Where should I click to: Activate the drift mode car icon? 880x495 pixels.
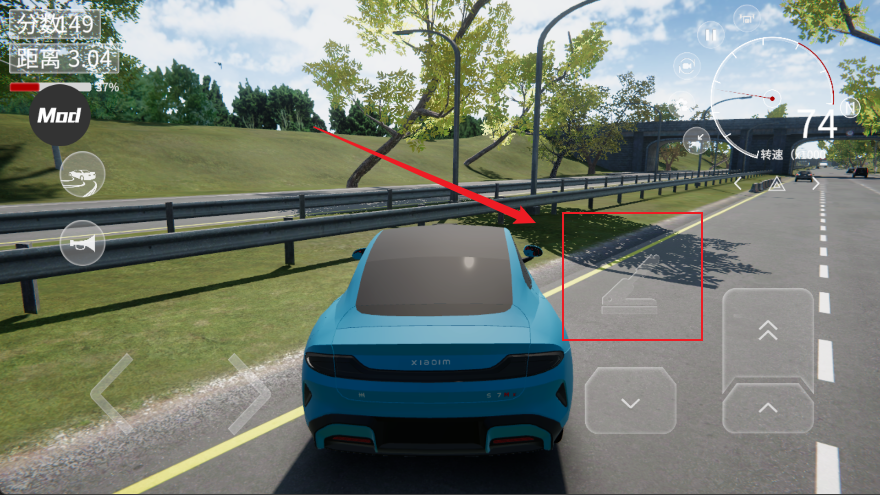point(82,175)
